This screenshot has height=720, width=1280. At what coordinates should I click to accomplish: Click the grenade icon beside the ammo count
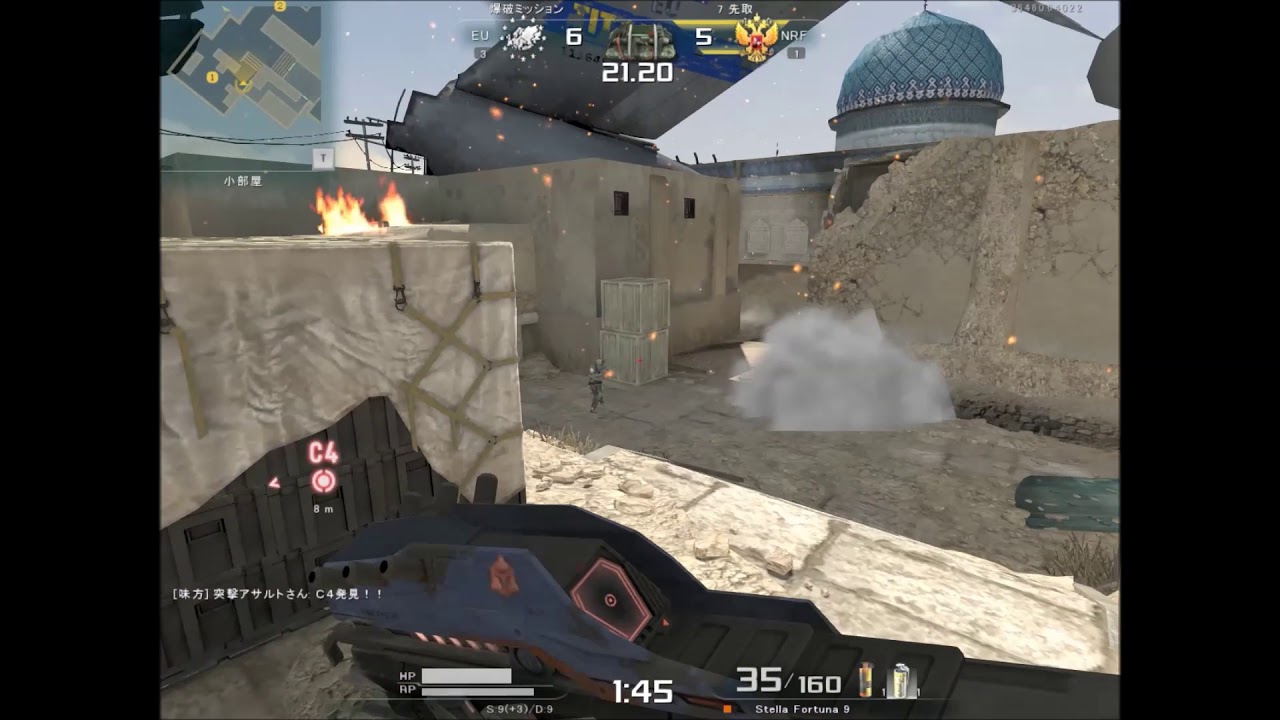pyautogui.click(x=866, y=680)
